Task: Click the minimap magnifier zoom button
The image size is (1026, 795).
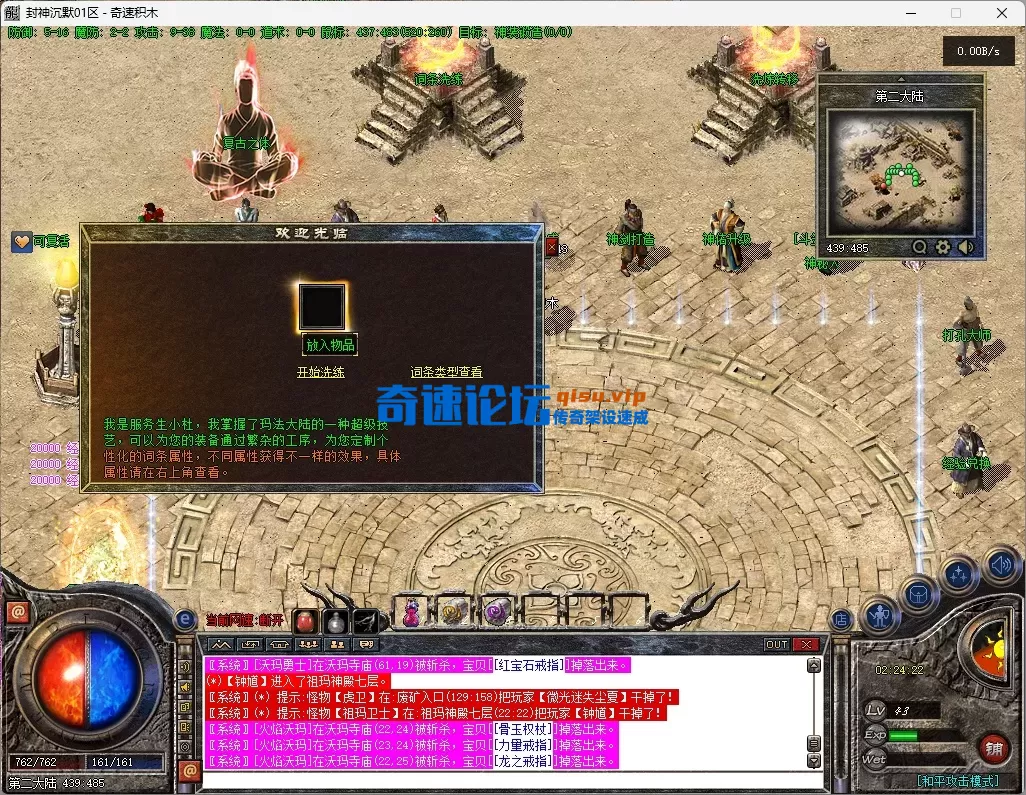Action: 919,247
